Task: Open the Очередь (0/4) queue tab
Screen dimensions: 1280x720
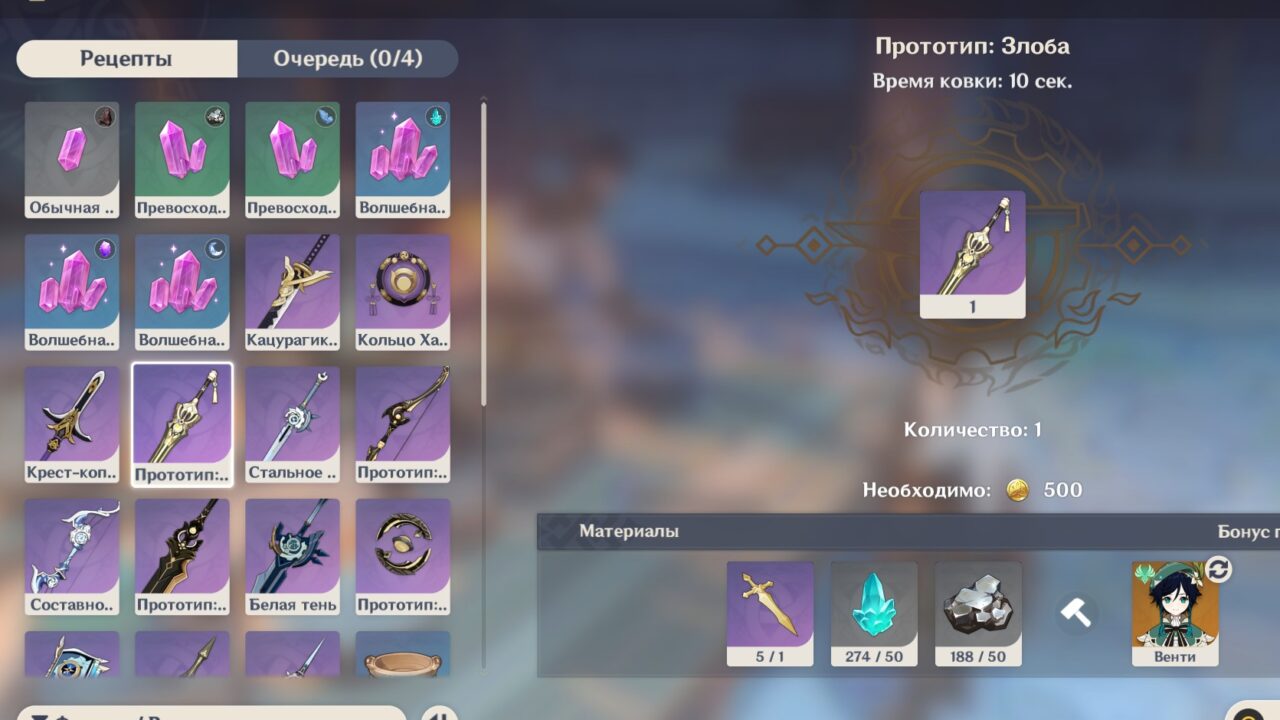Action: coord(347,59)
